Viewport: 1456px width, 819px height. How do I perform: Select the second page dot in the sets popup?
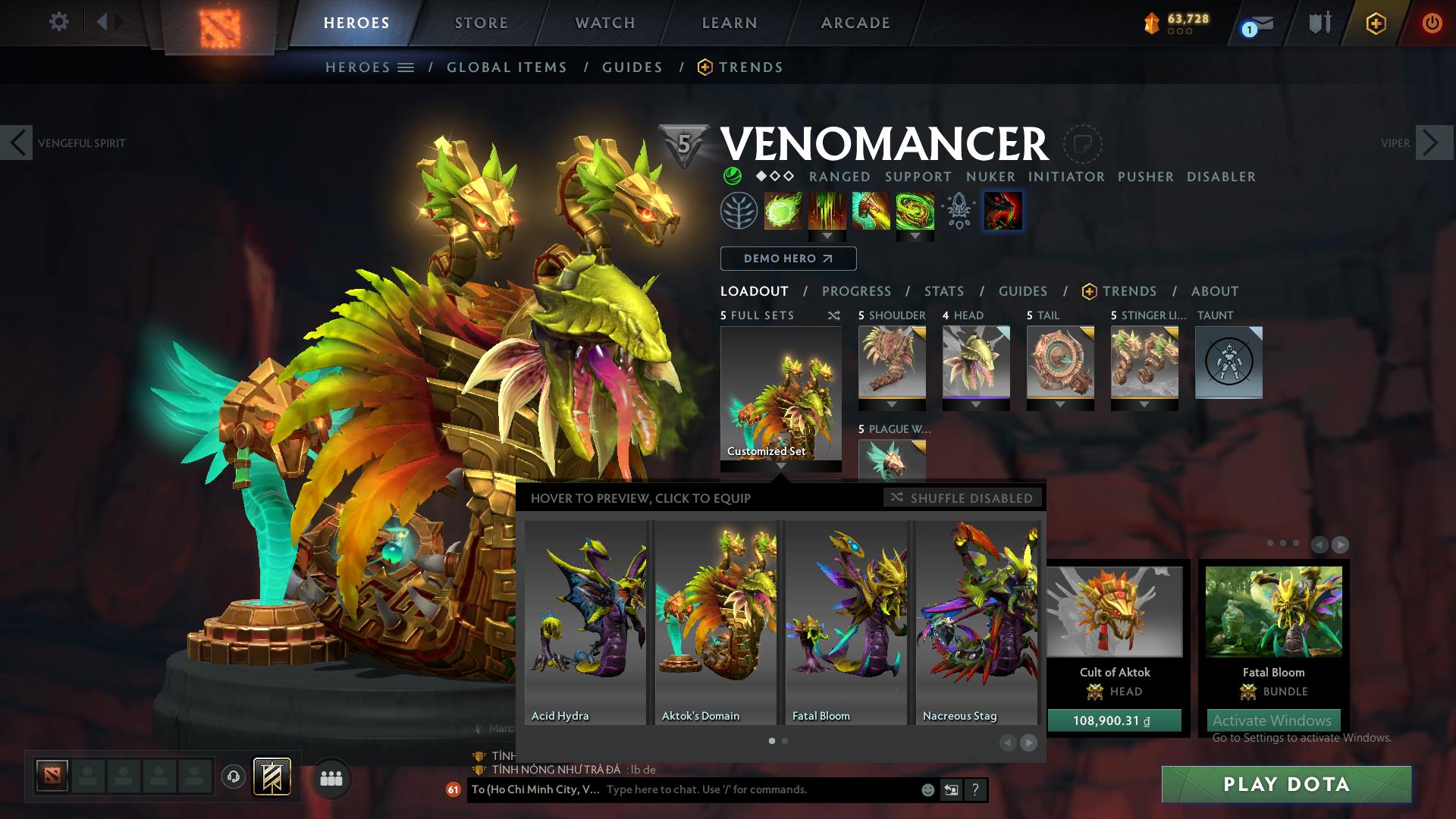[785, 741]
